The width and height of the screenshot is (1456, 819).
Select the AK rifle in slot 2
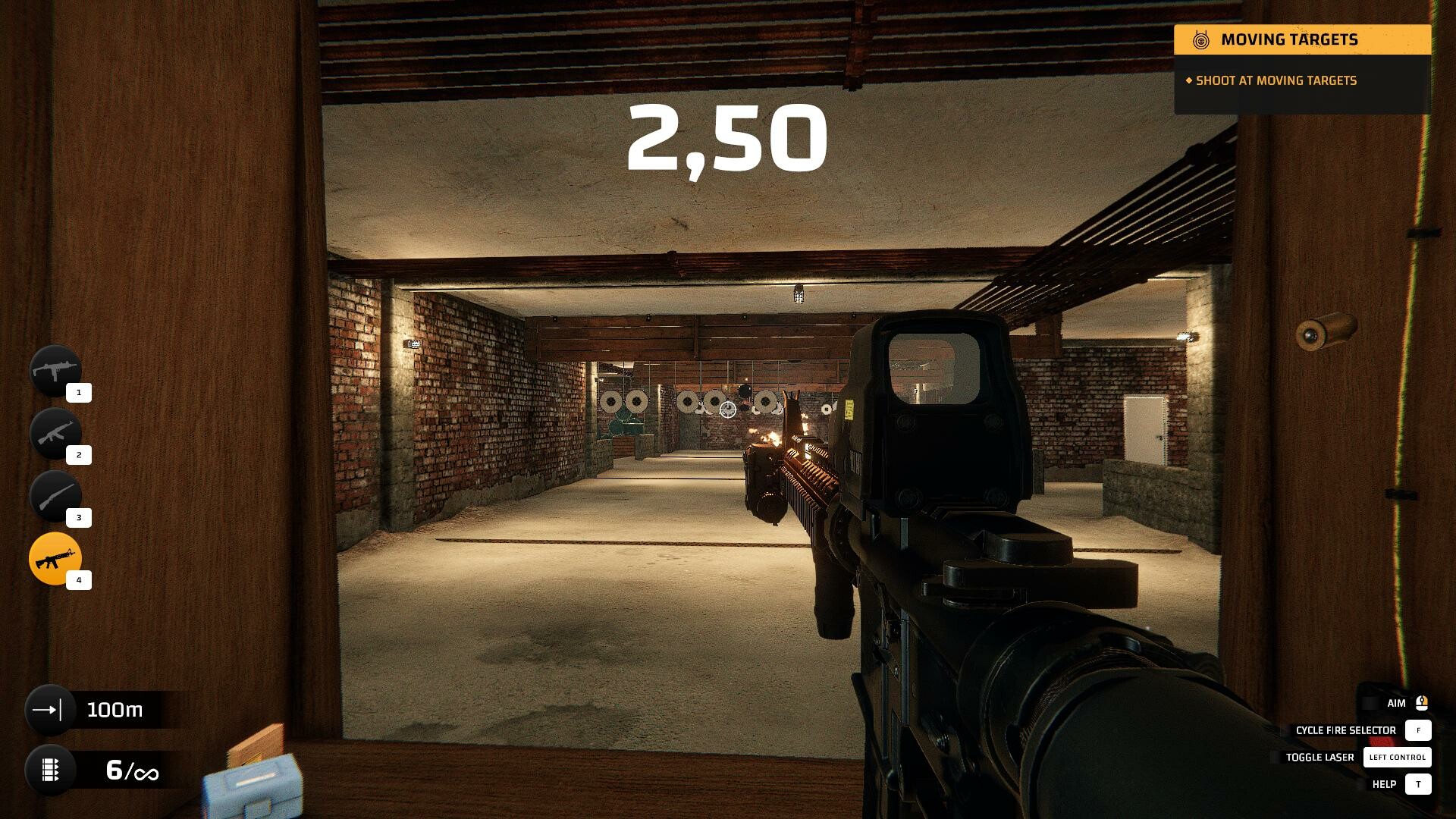tap(57, 432)
